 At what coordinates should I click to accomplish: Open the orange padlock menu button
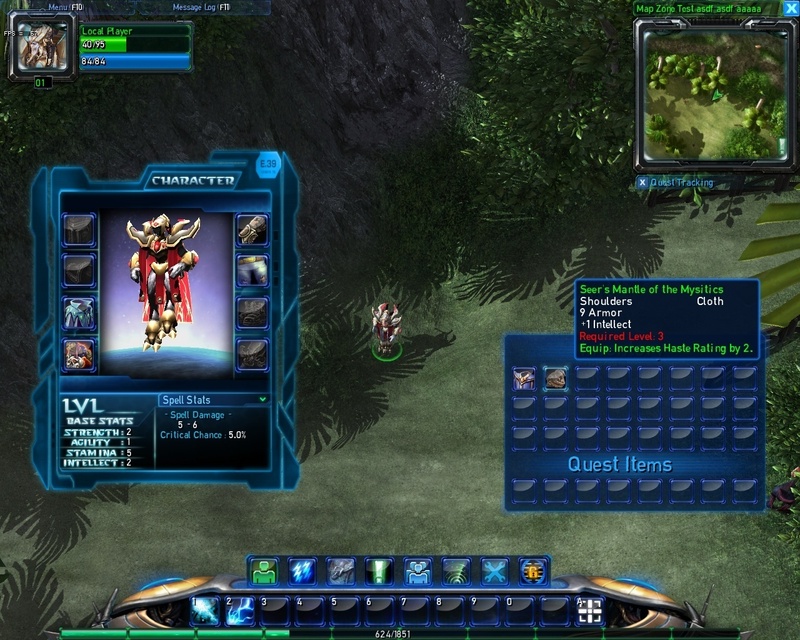pos(533,571)
